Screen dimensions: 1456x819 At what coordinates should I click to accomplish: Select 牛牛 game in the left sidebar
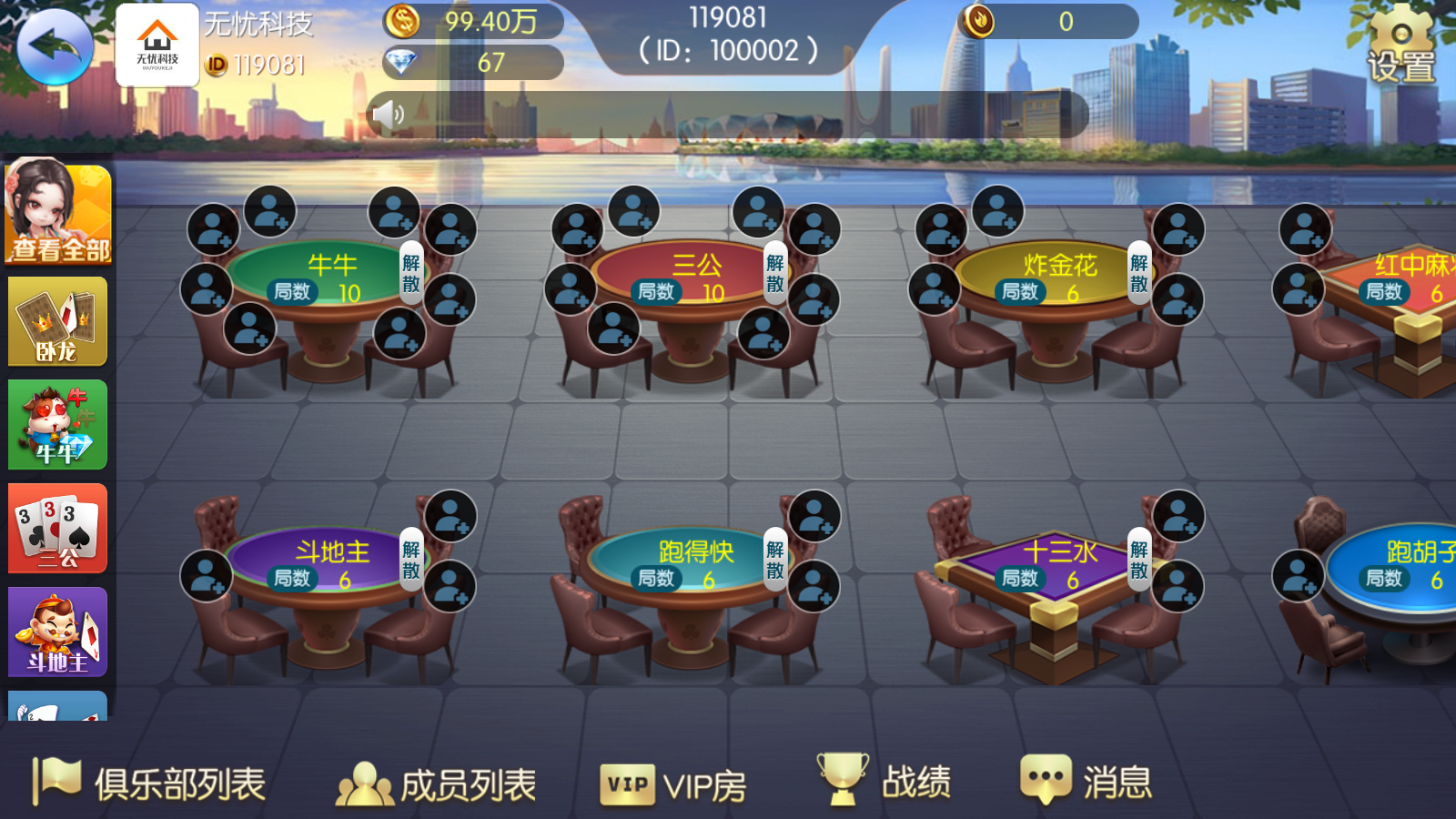[x=56, y=424]
